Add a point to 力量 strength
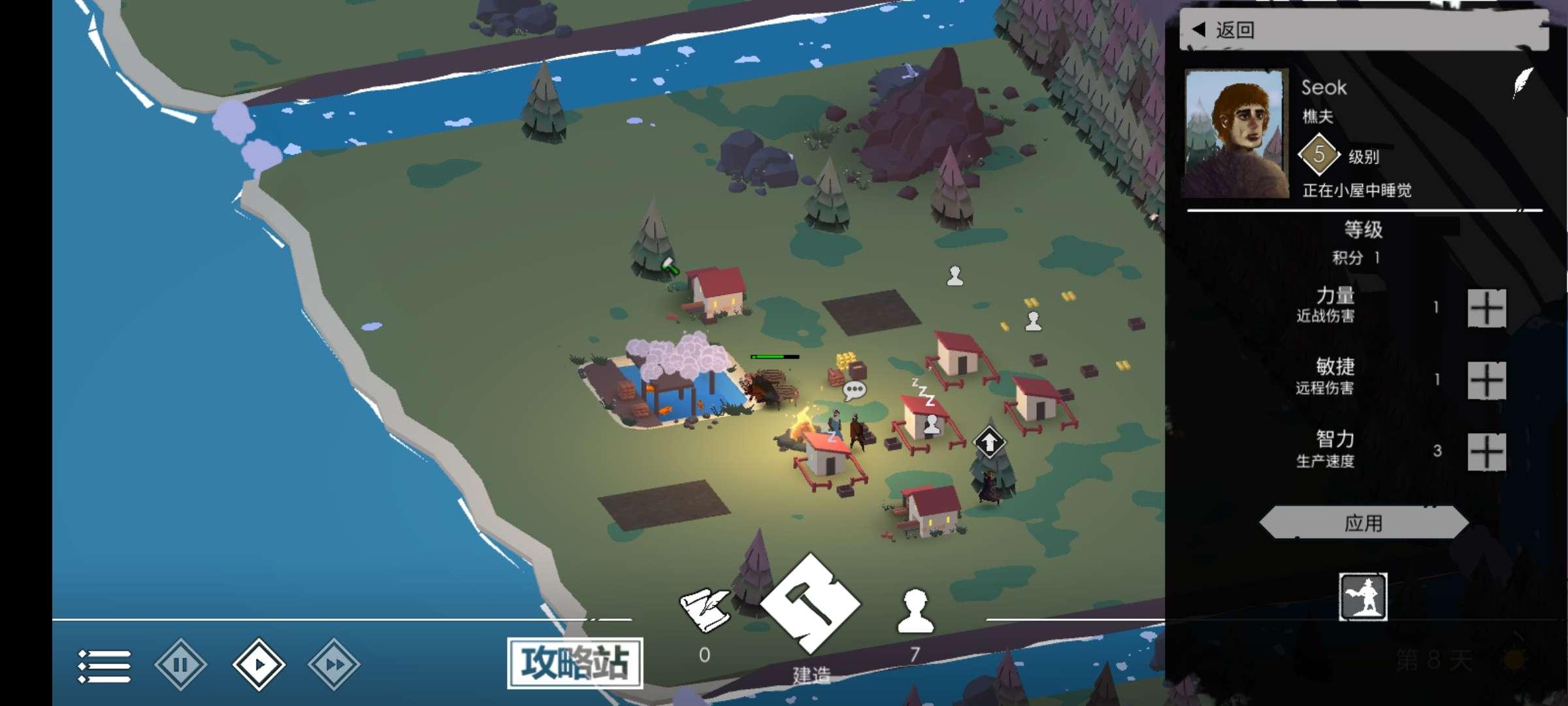The image size is (1568, 706). 1486,308
